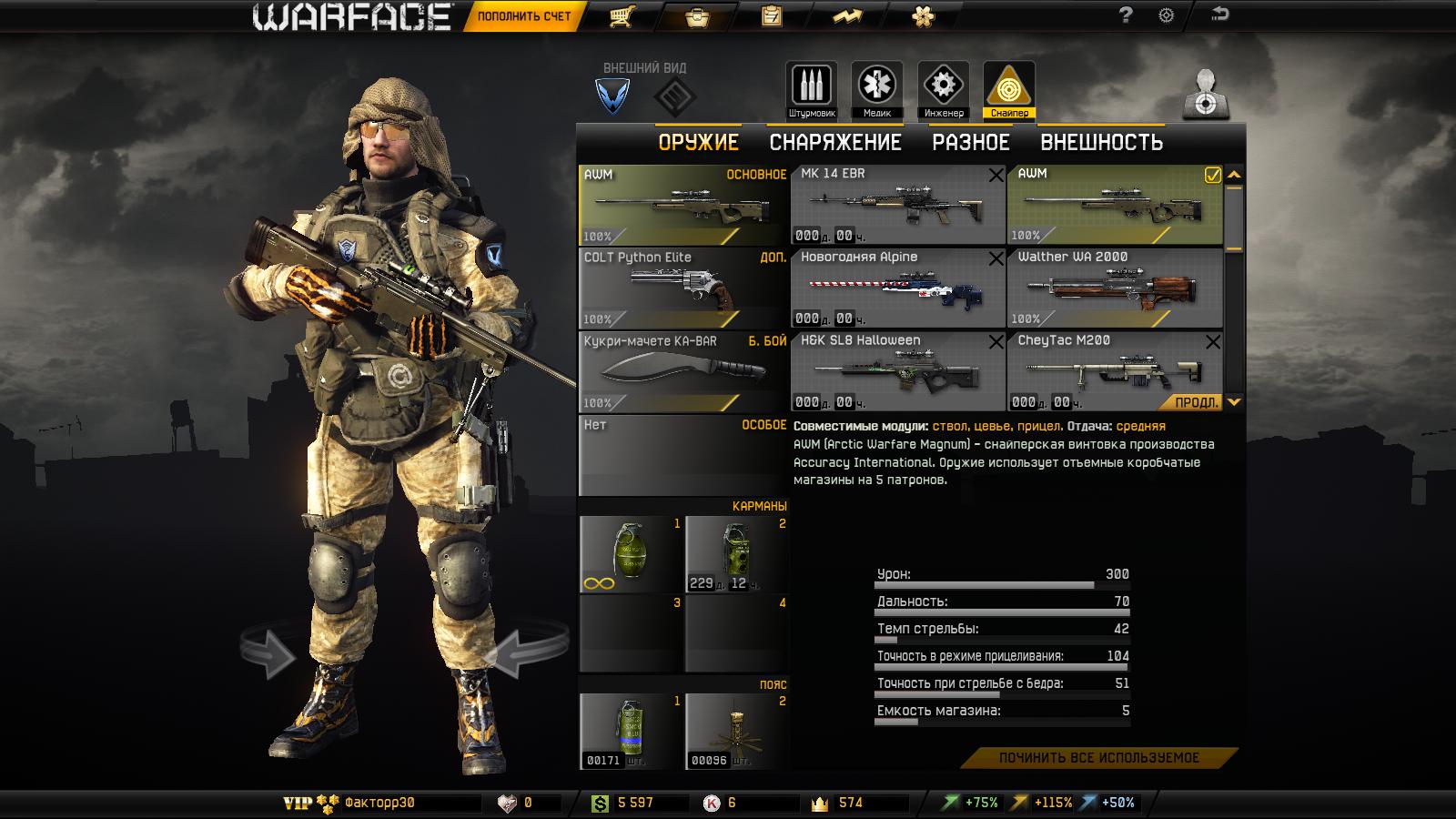The width and height of the screenshot is (1456, 819).
Task: Open the shop cart icon
Action: [x=622, y=16]
